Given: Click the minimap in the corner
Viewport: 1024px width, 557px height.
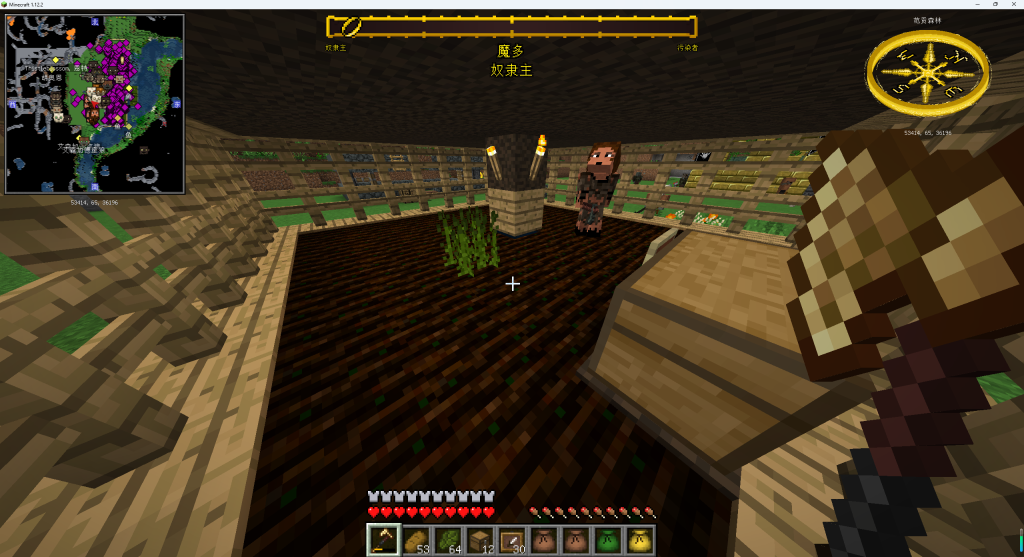Looking at the screenshot, I should tap(95, 103).
